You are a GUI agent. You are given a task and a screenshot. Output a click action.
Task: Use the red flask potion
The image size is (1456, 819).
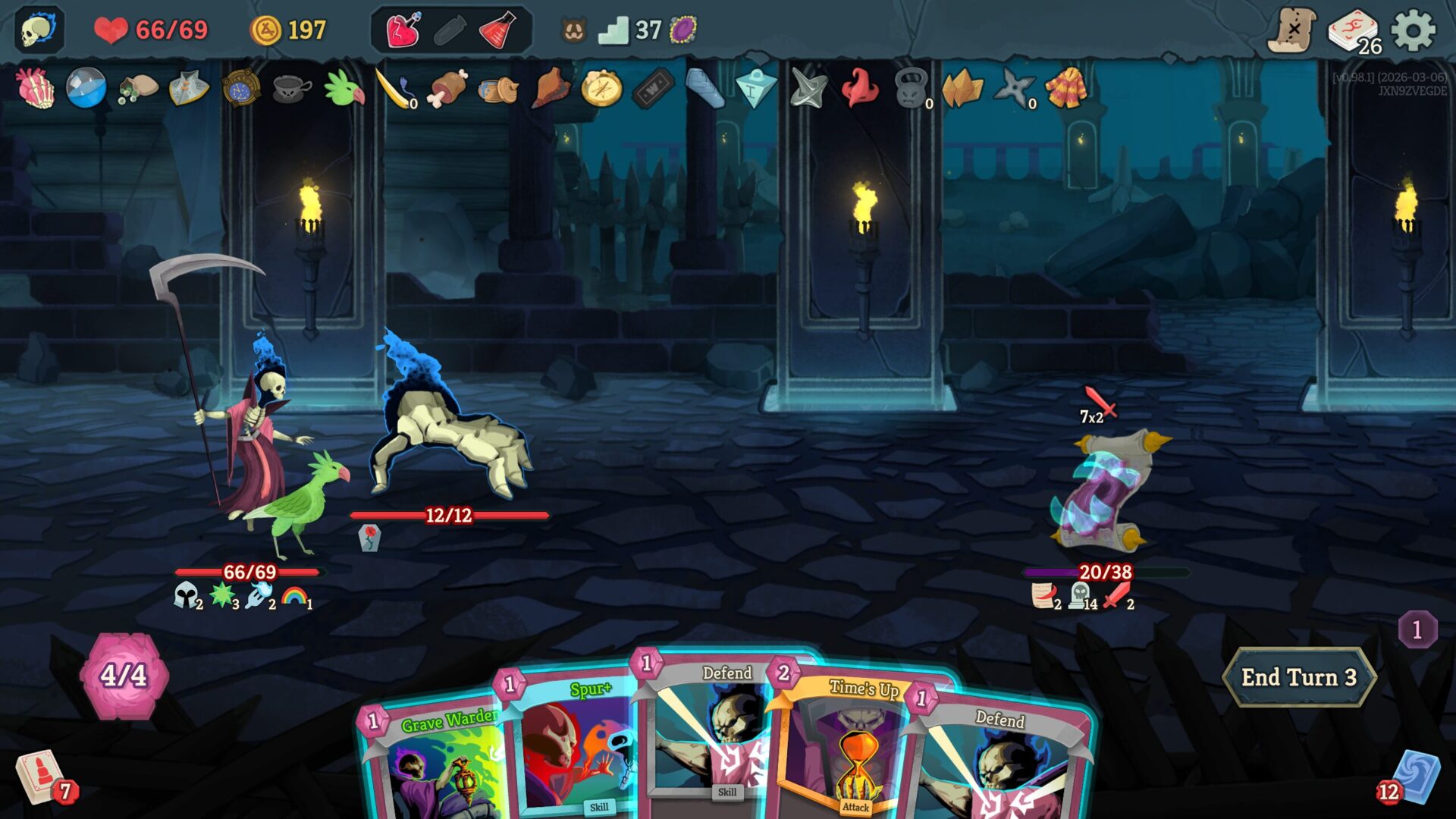point(497,30)
